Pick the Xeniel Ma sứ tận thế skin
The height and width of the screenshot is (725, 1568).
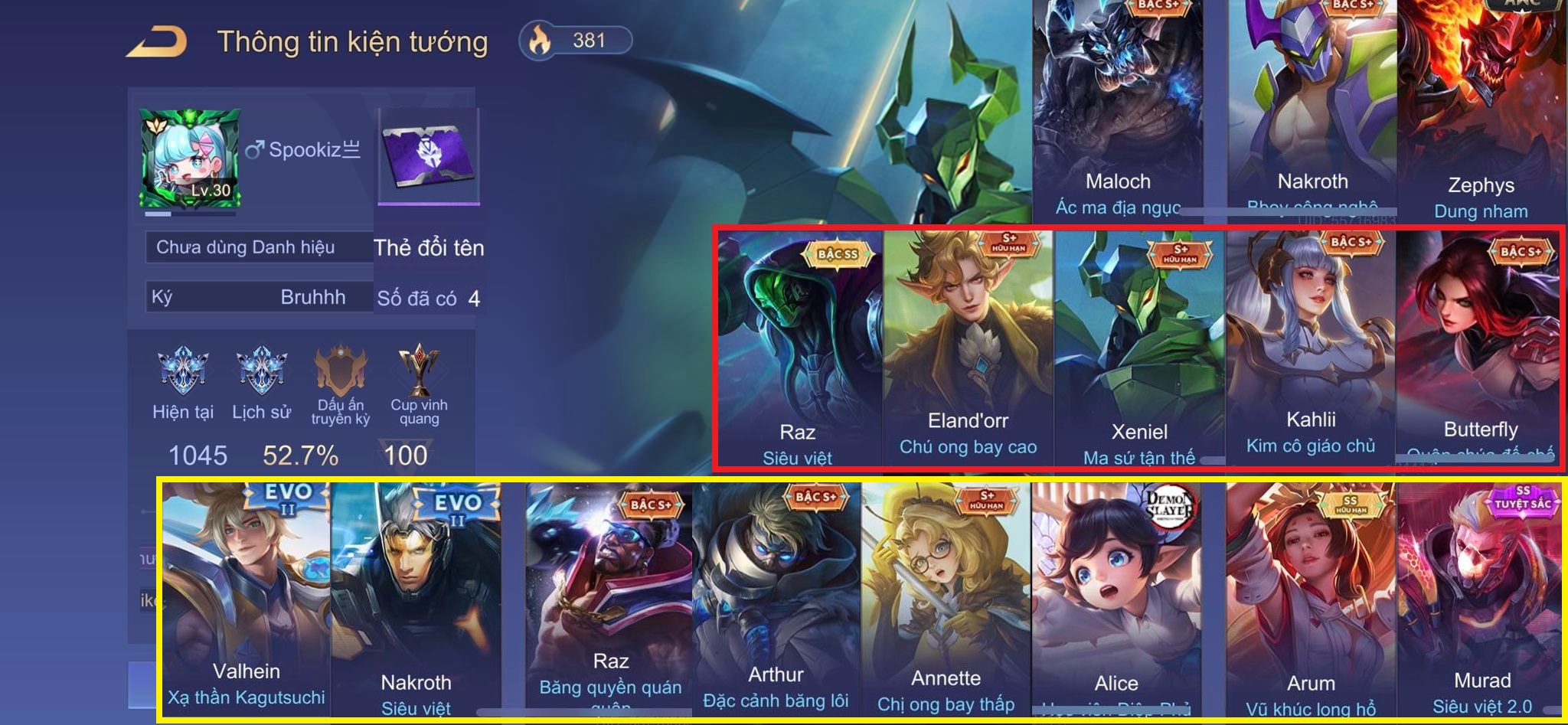(1139, 345)
